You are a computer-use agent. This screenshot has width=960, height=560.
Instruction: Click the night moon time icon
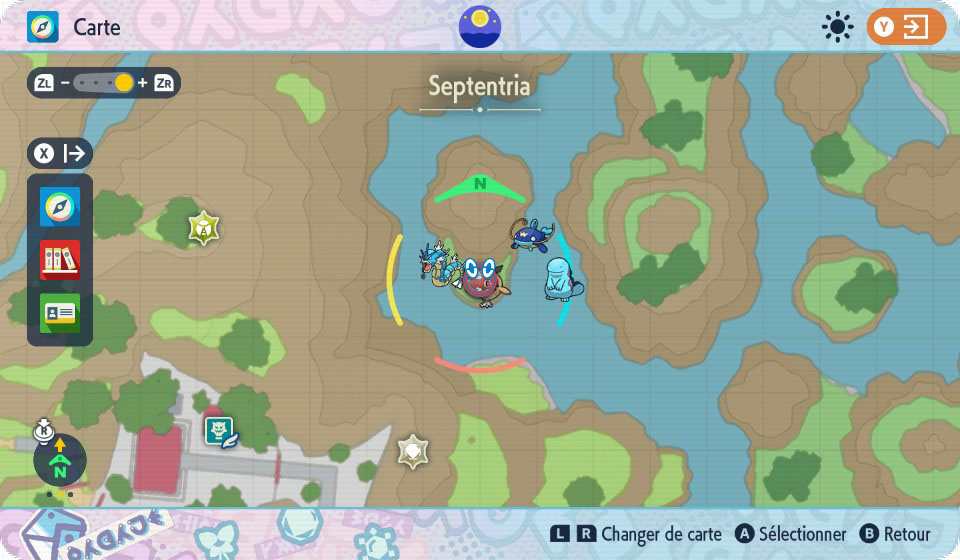coord(480,27)
